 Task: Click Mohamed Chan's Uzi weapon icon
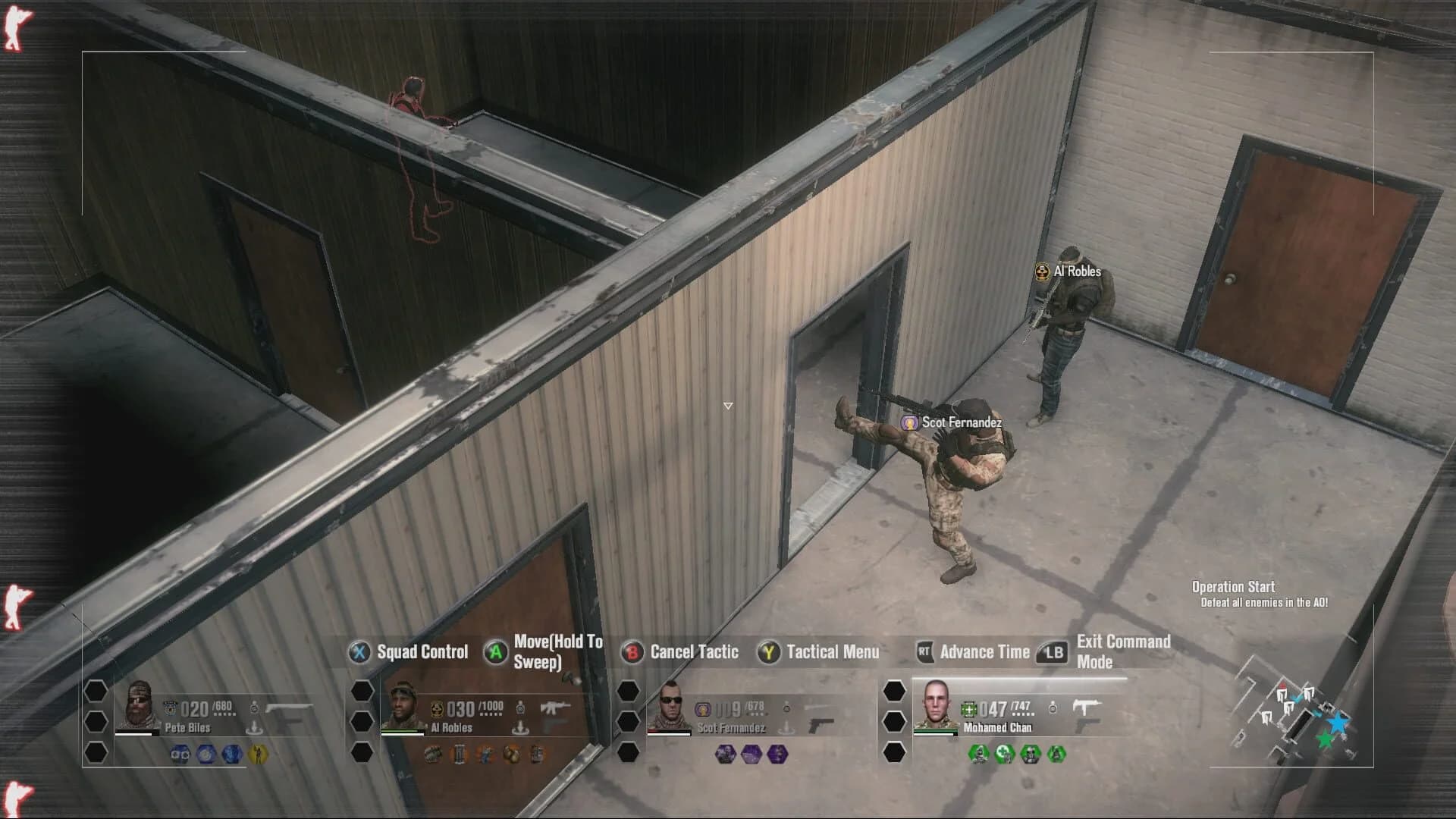pos(1087,706)
